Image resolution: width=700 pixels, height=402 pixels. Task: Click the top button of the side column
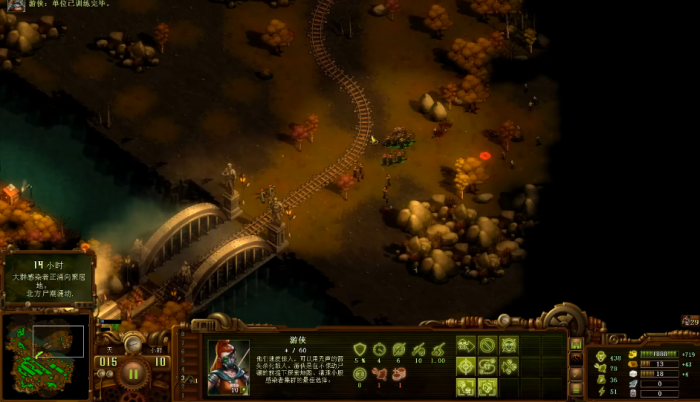(576, 344)
